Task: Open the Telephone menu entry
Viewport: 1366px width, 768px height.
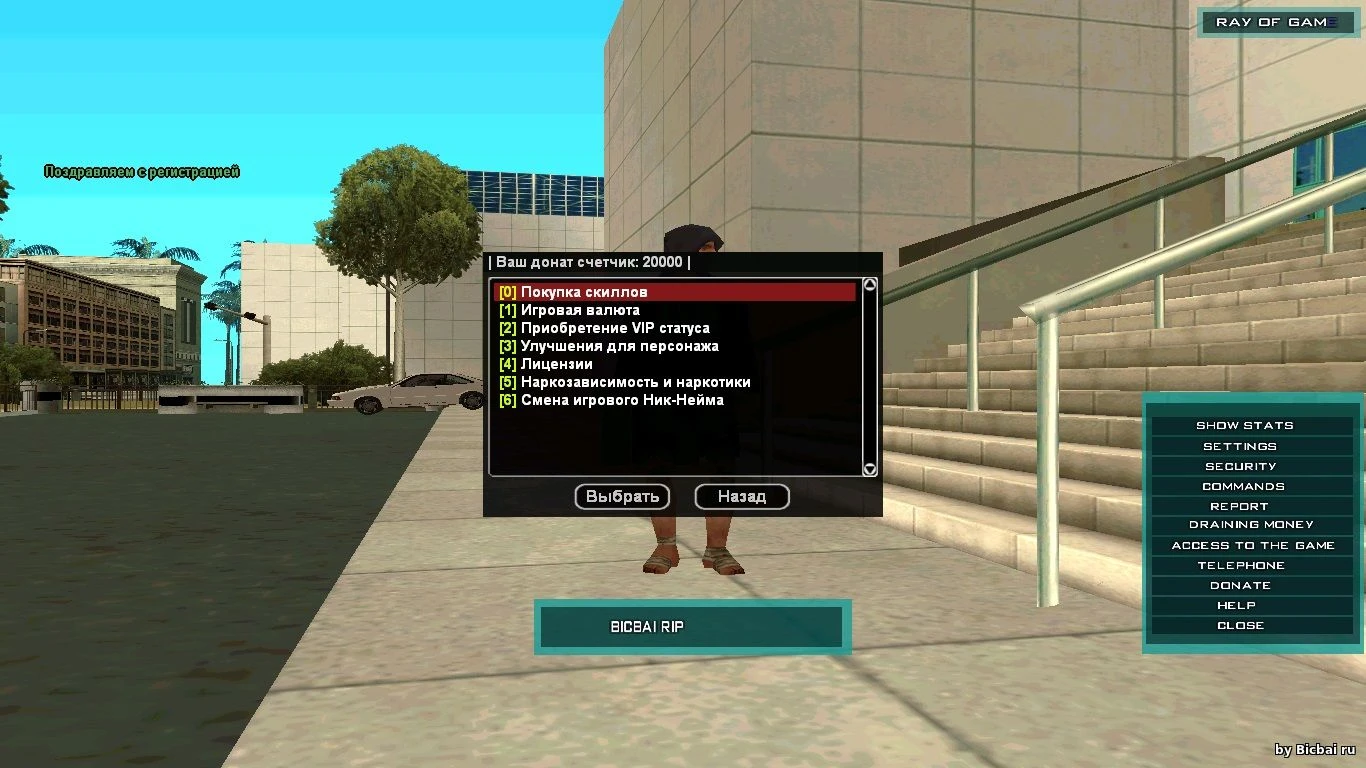Action: pyautogui.click(x=1241, y=565)
